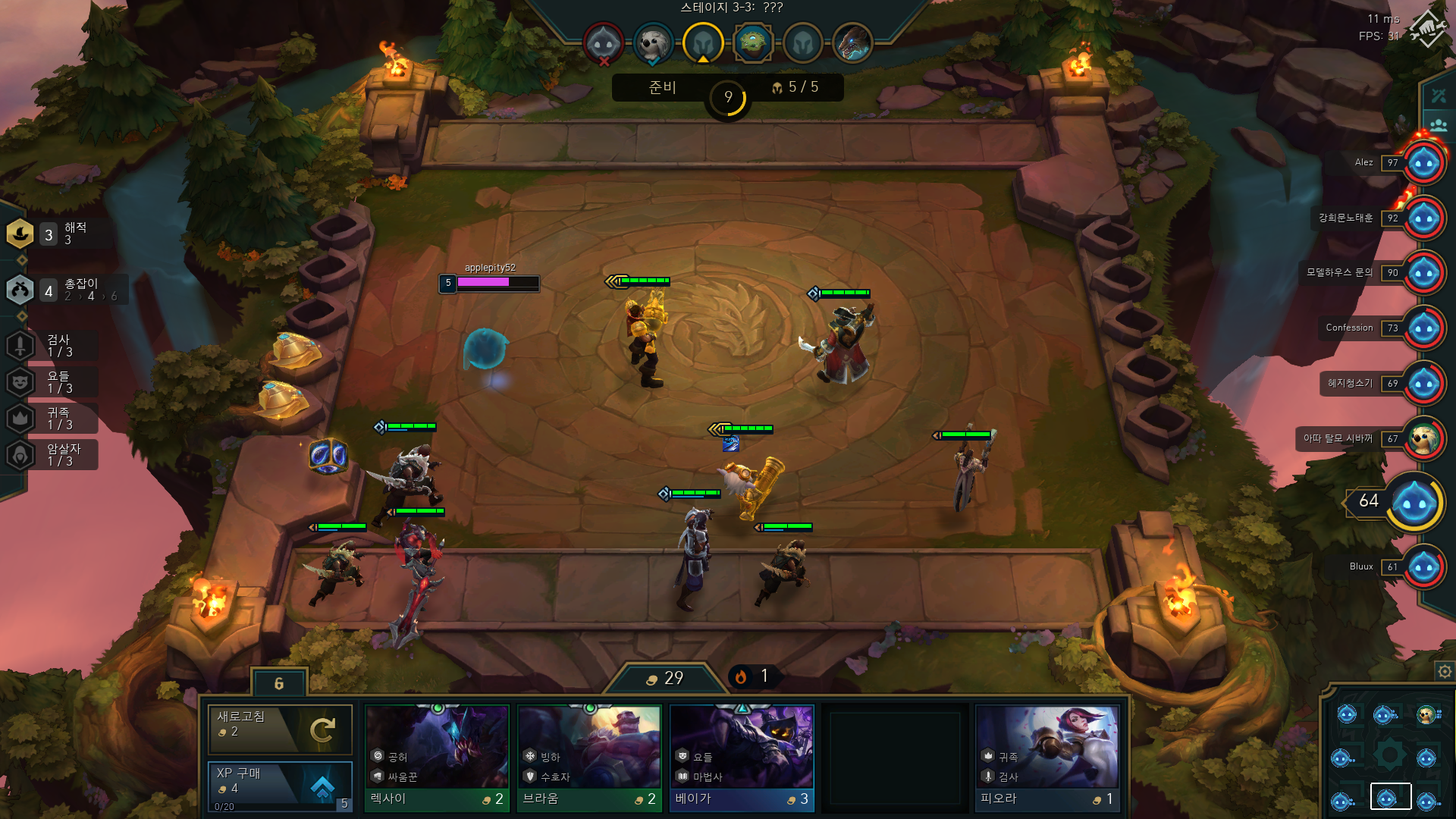Visit player Bluux's board

(x=1423, y=567)
